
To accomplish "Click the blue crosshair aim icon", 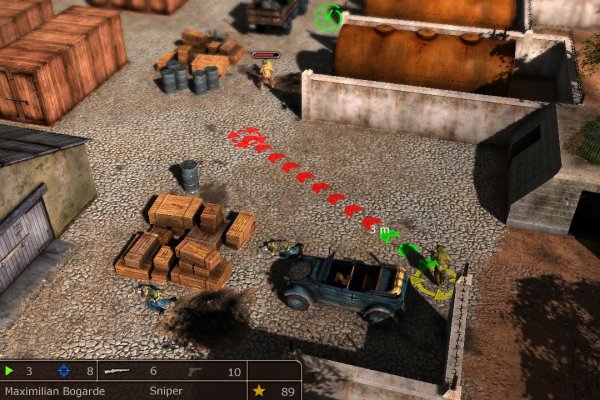I will coord(64,371).
